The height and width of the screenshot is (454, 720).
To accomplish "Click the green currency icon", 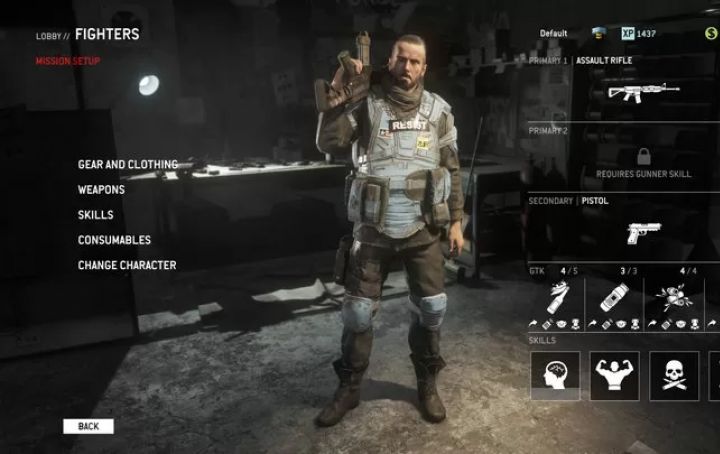I will (x=709, y=34).
